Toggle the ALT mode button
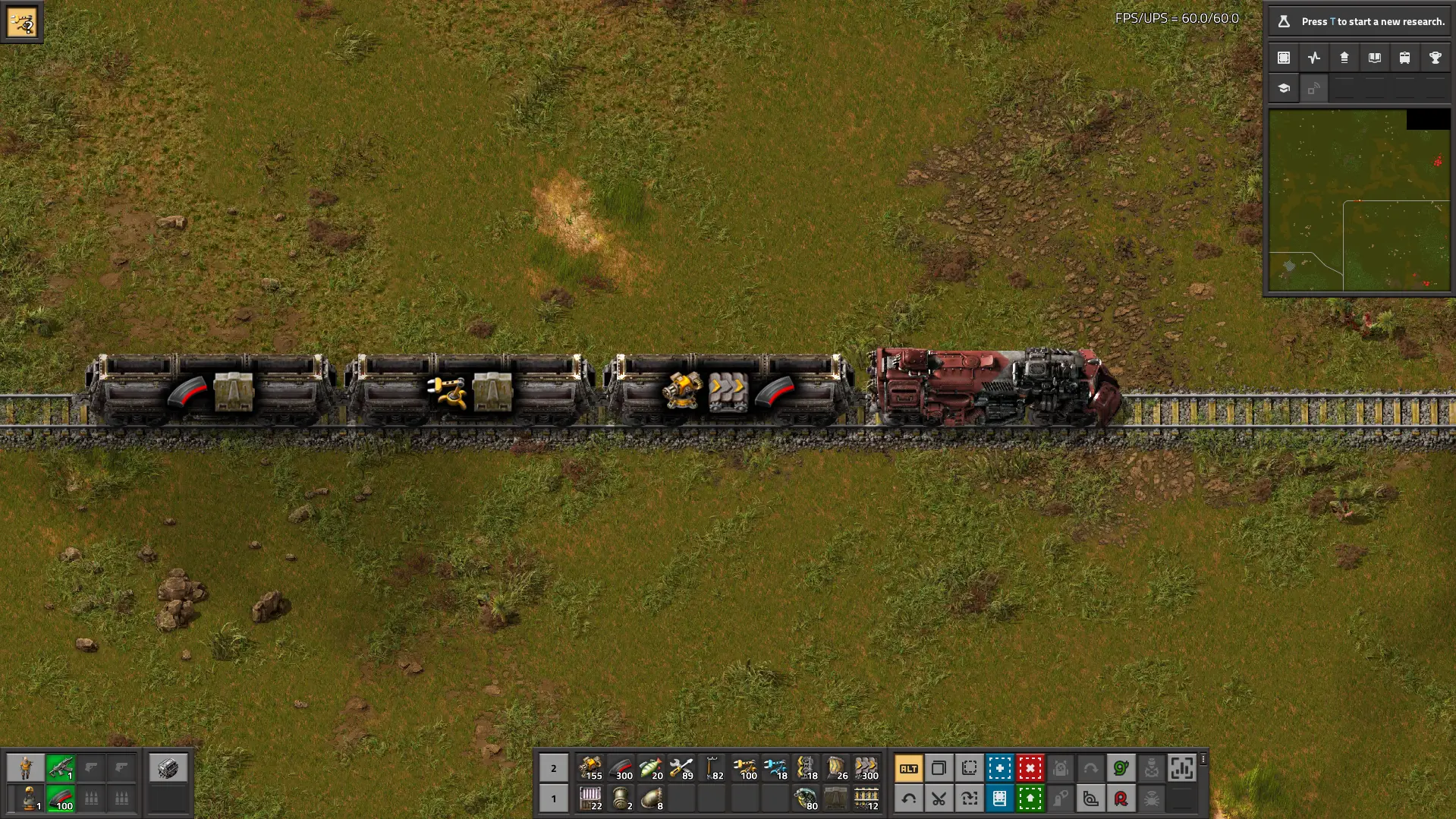Viewport: 1456px width, 819px height. [908, 768]
